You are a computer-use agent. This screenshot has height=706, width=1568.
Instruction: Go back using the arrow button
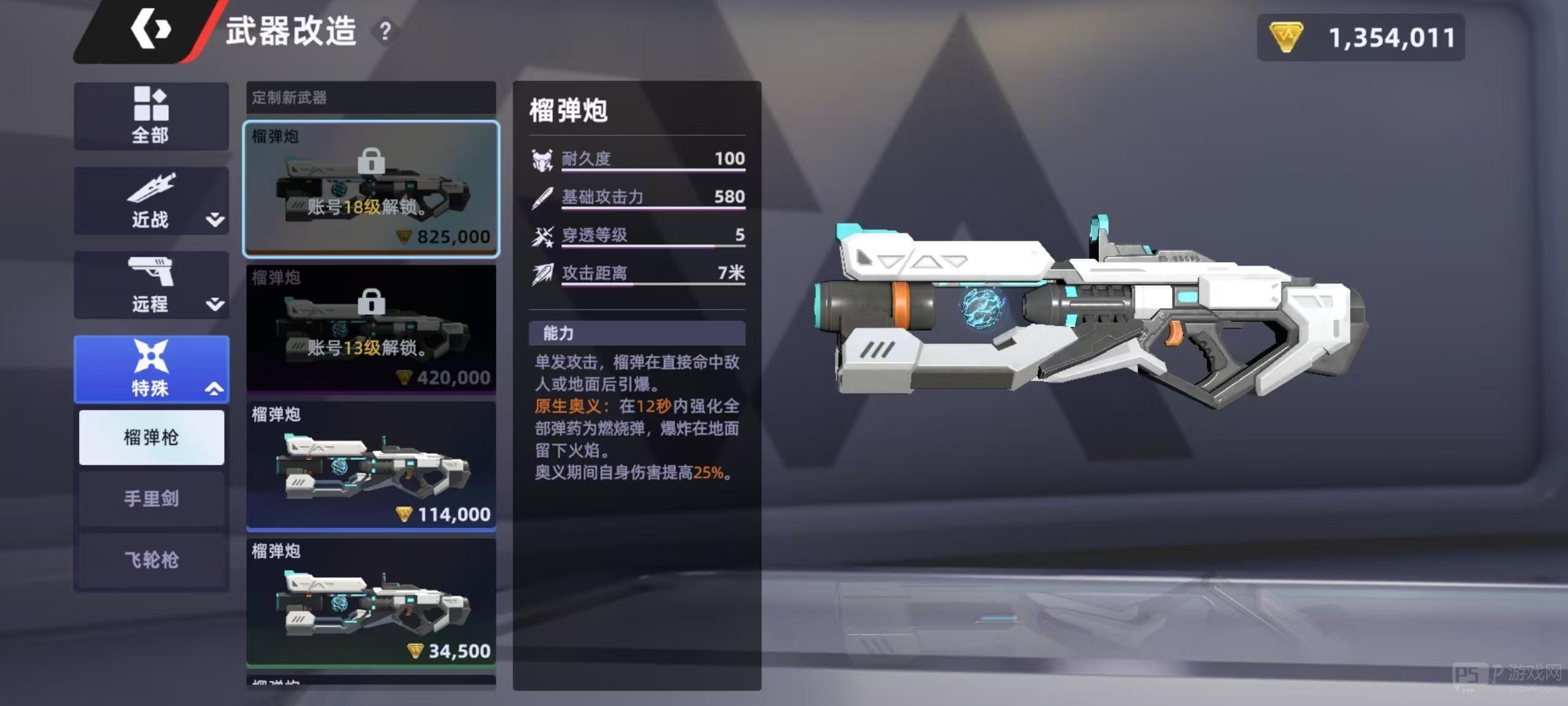150,30
